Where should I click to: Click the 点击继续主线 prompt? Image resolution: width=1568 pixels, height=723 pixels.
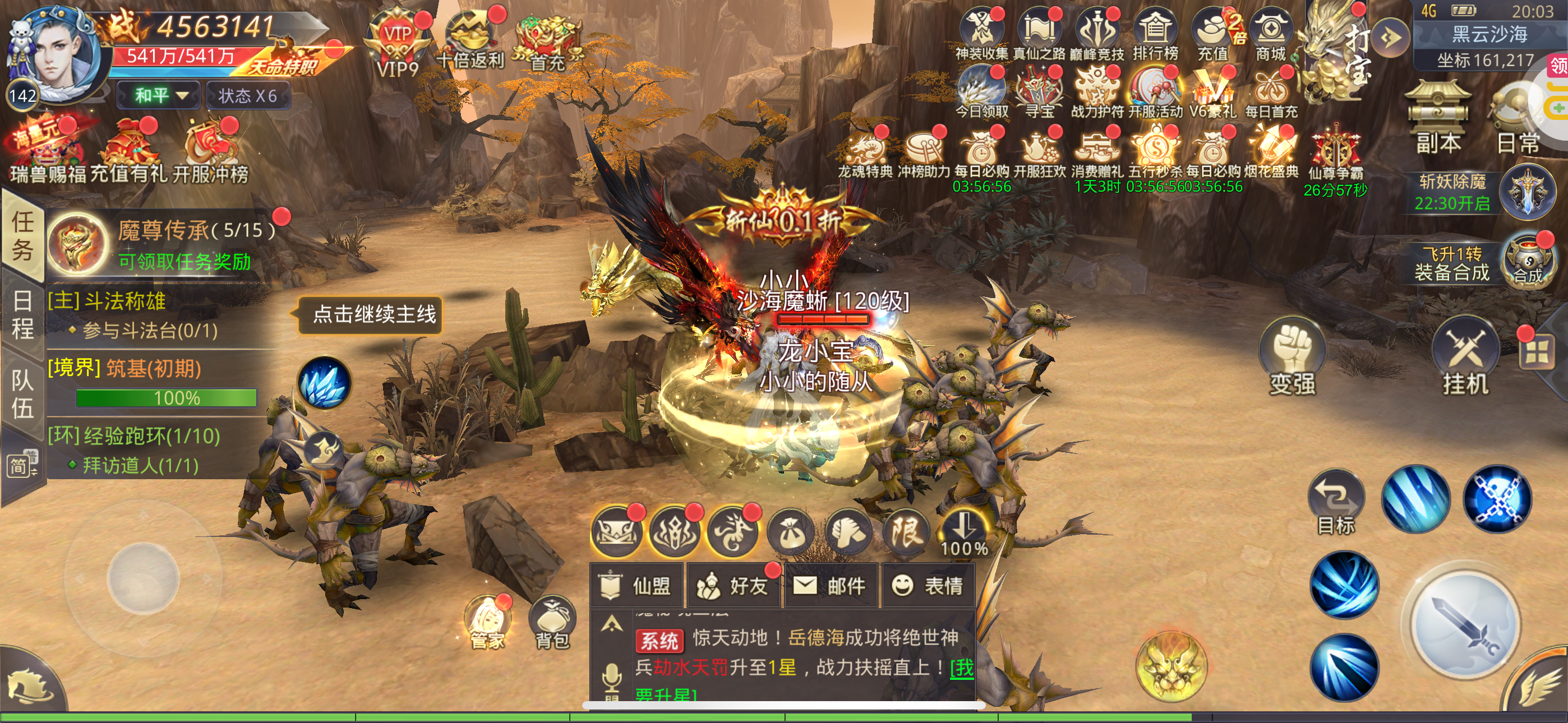coord(373,314)
